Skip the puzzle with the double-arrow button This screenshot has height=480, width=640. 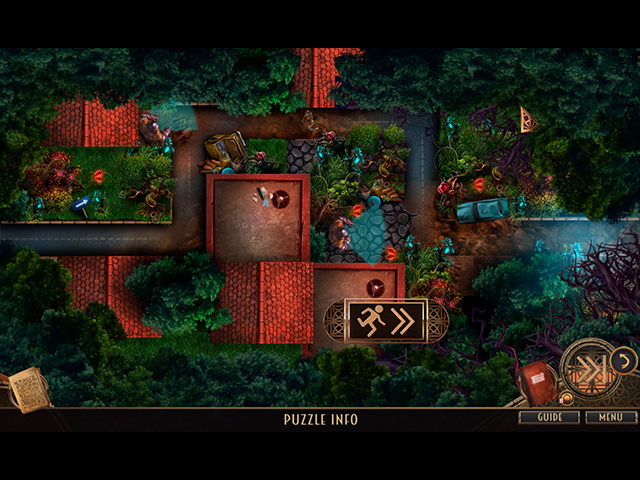click(588, 369)
